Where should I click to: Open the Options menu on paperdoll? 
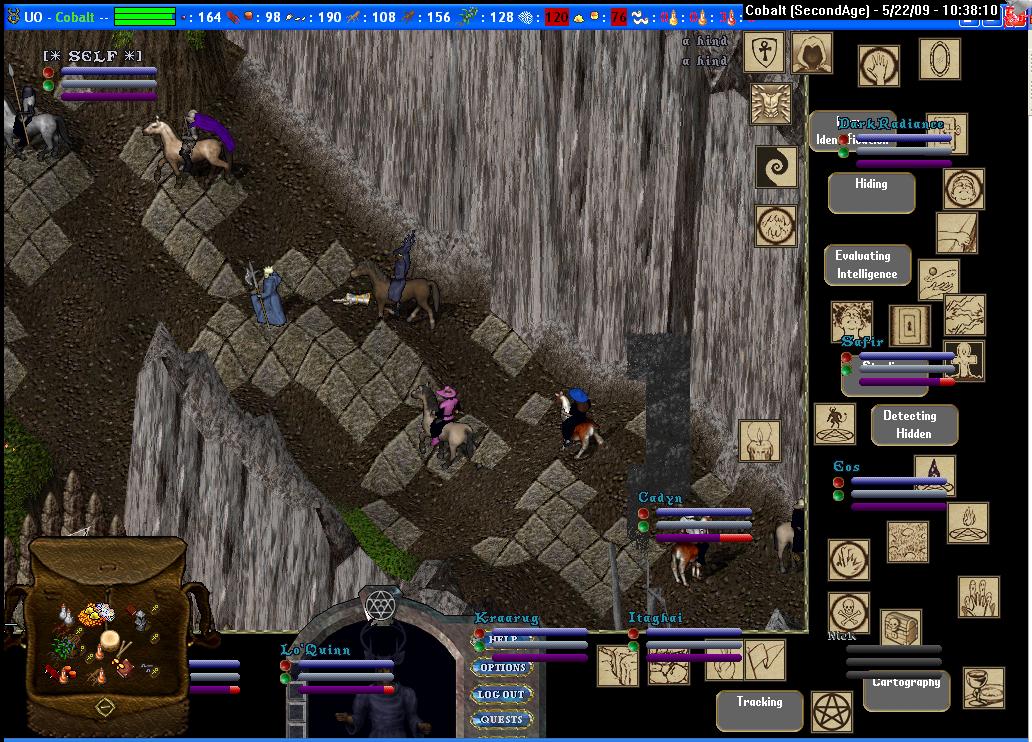pyautogui.click(x=502, y=668)
